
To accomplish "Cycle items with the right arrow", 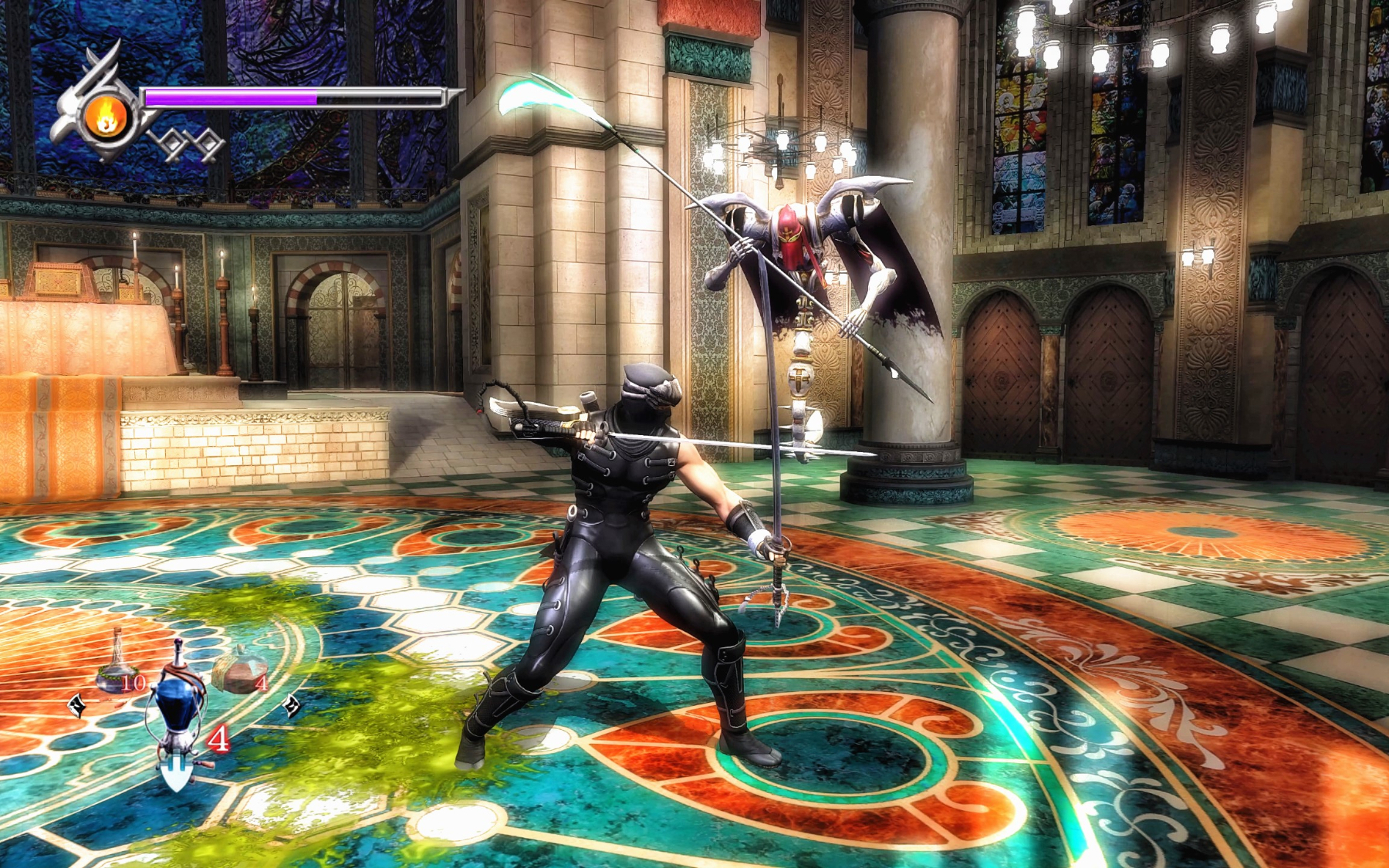I will (292, 704).
